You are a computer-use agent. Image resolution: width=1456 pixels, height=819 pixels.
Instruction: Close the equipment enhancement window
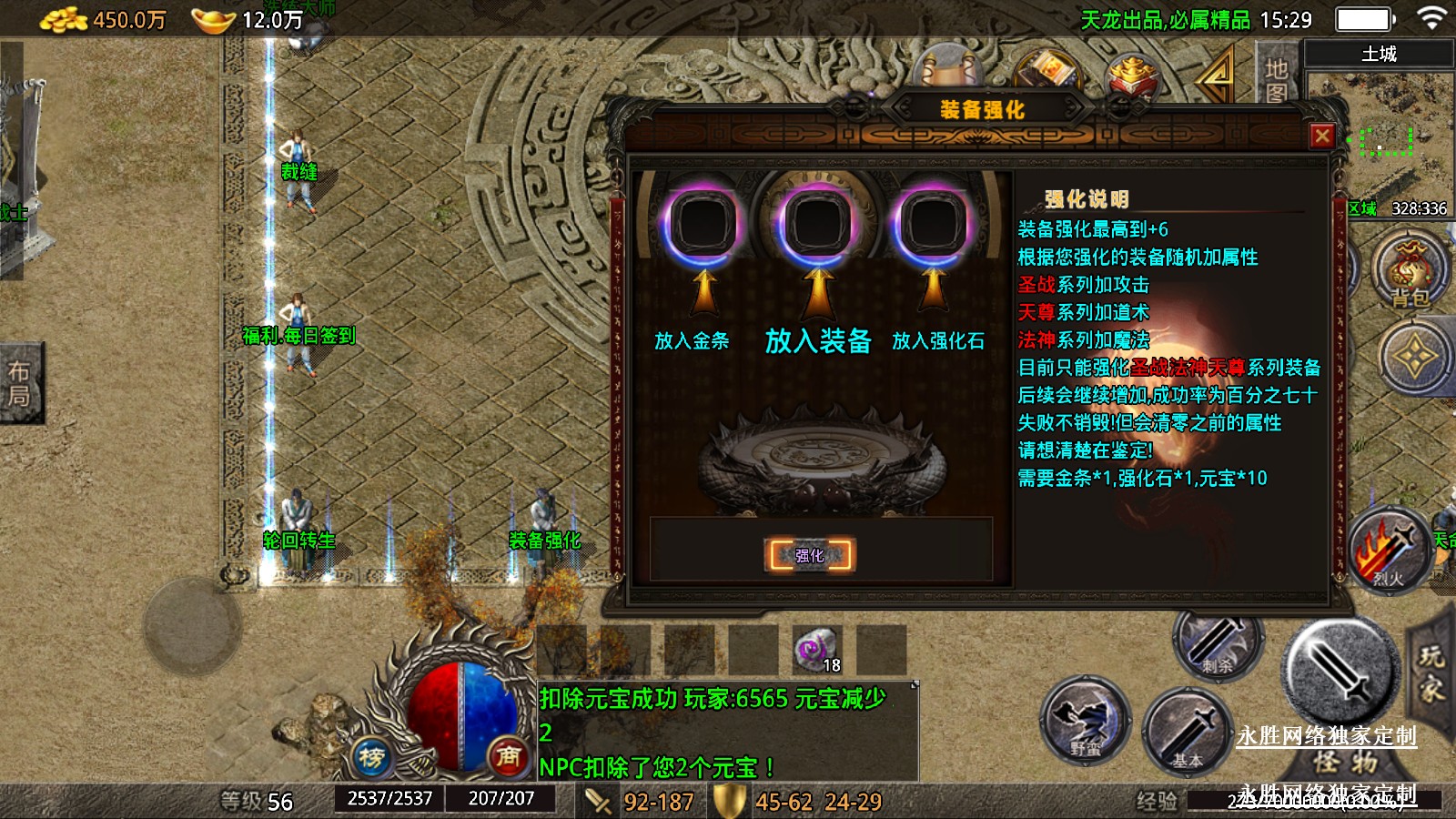click(x=1322, y=136)
